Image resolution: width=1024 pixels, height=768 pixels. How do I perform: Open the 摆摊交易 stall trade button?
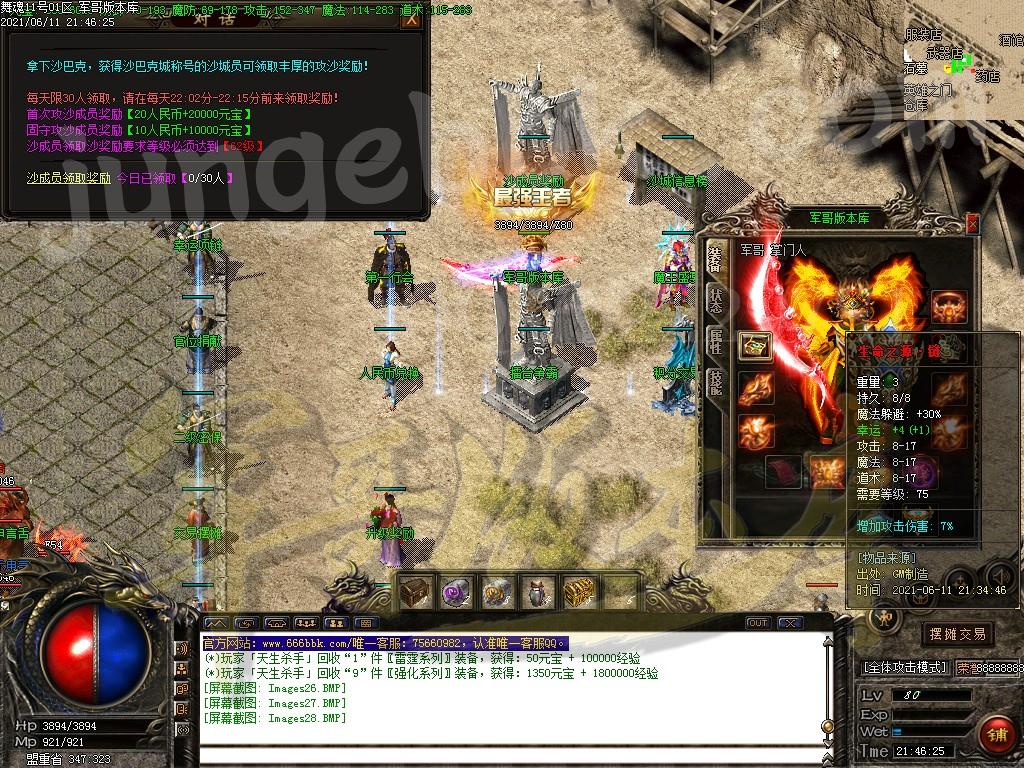(957, 634)
